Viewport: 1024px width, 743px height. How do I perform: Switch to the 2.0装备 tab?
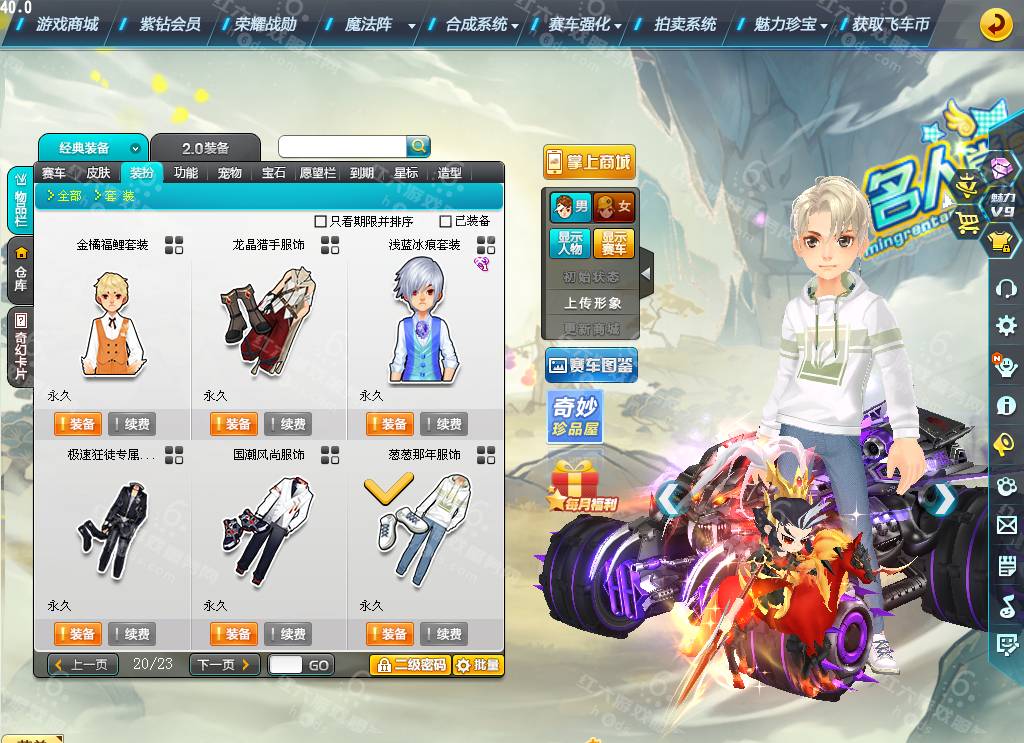(x=205, y=148)
